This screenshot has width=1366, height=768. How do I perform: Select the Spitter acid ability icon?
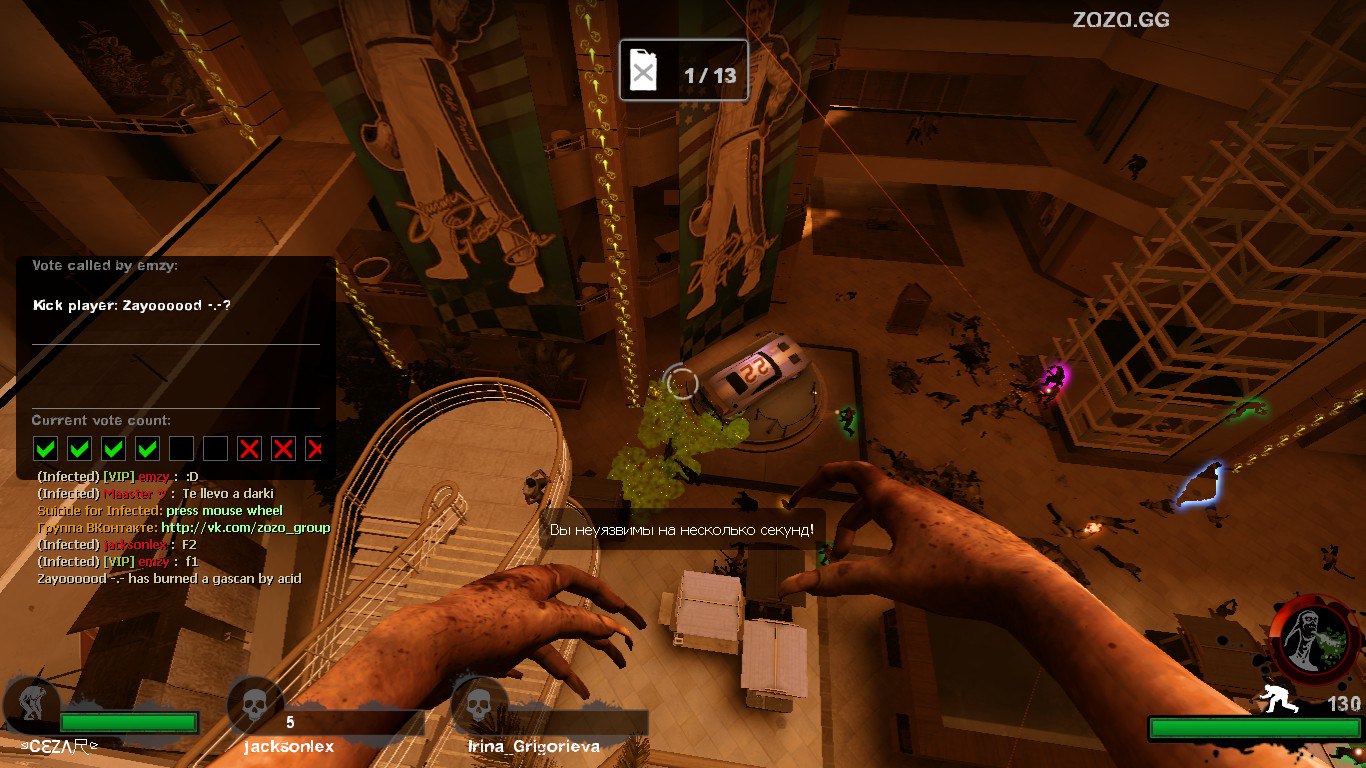click(x=1307, y=638)
